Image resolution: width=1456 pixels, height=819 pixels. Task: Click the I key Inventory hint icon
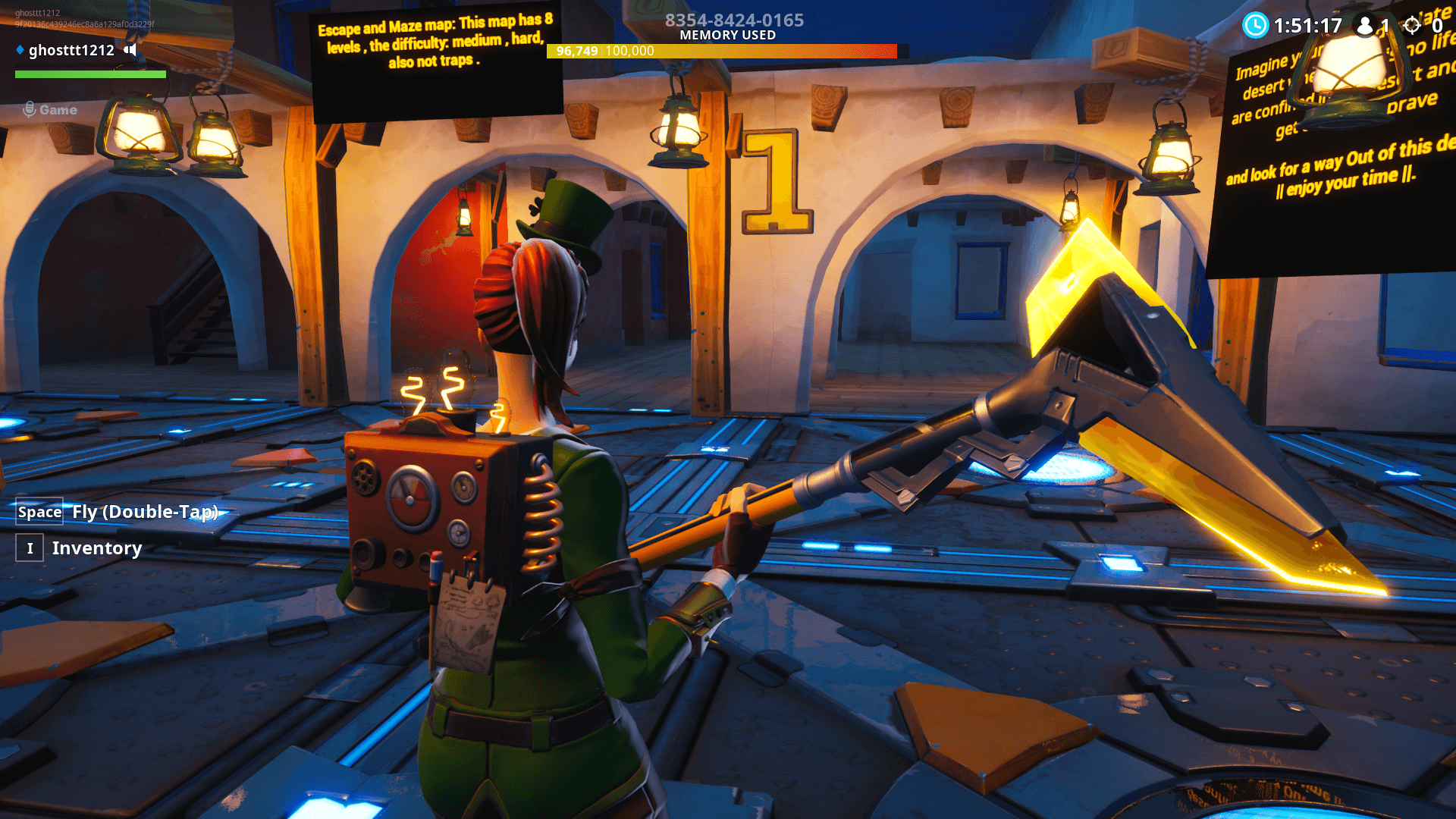[x=29, y=548]
